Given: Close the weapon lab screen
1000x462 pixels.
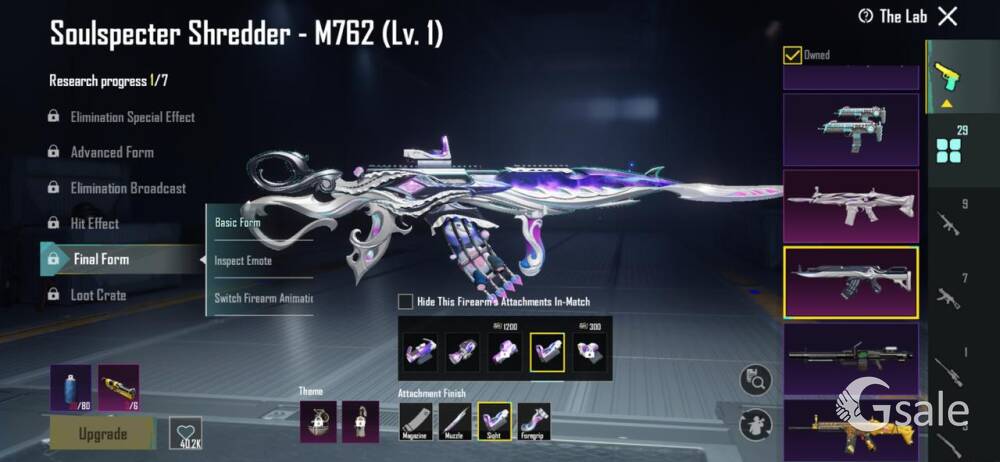Looking at the screenshot, I should (x=947, y=16).
